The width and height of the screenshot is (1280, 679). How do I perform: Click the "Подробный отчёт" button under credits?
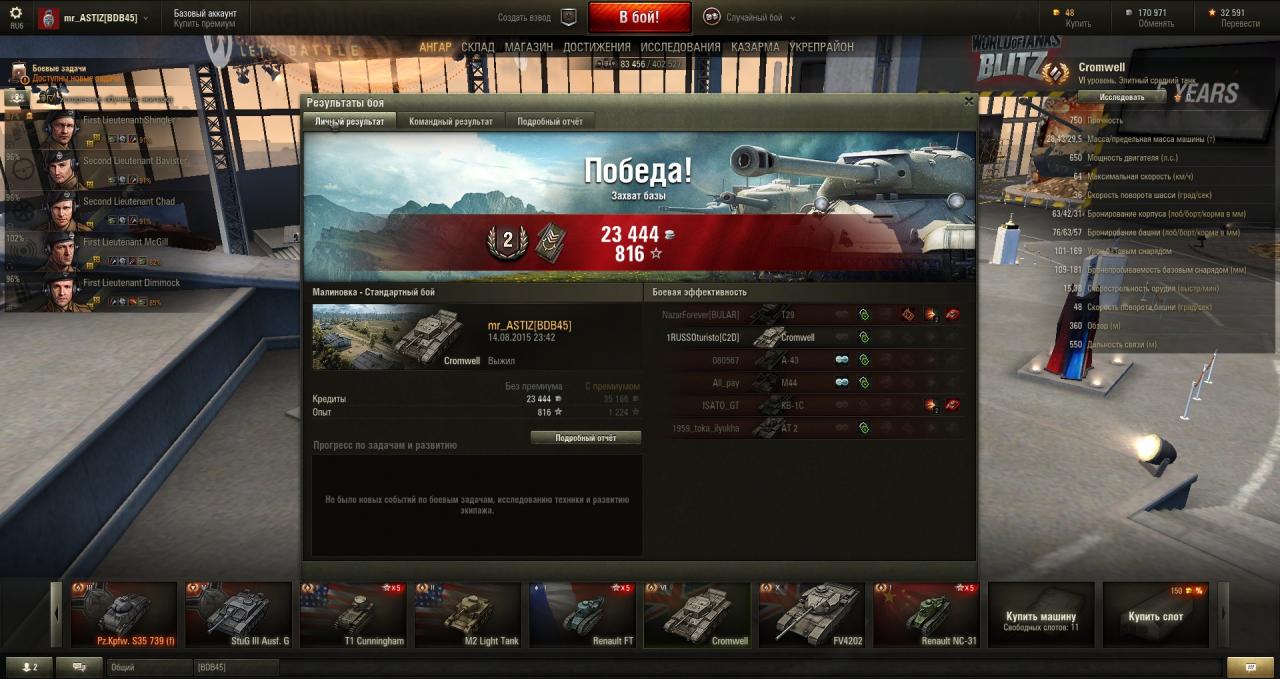pyautogui.click(x=585, y=438)
